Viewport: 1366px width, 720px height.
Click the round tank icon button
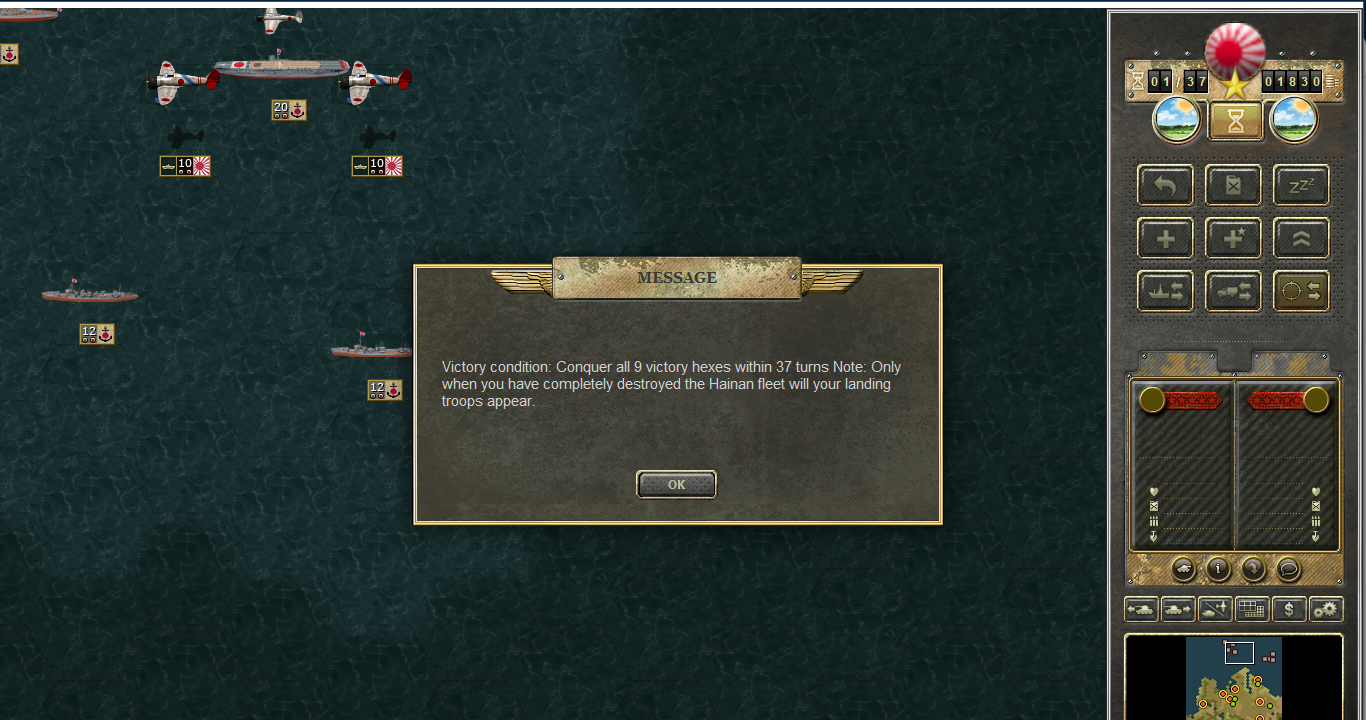tap(1182, 569)
